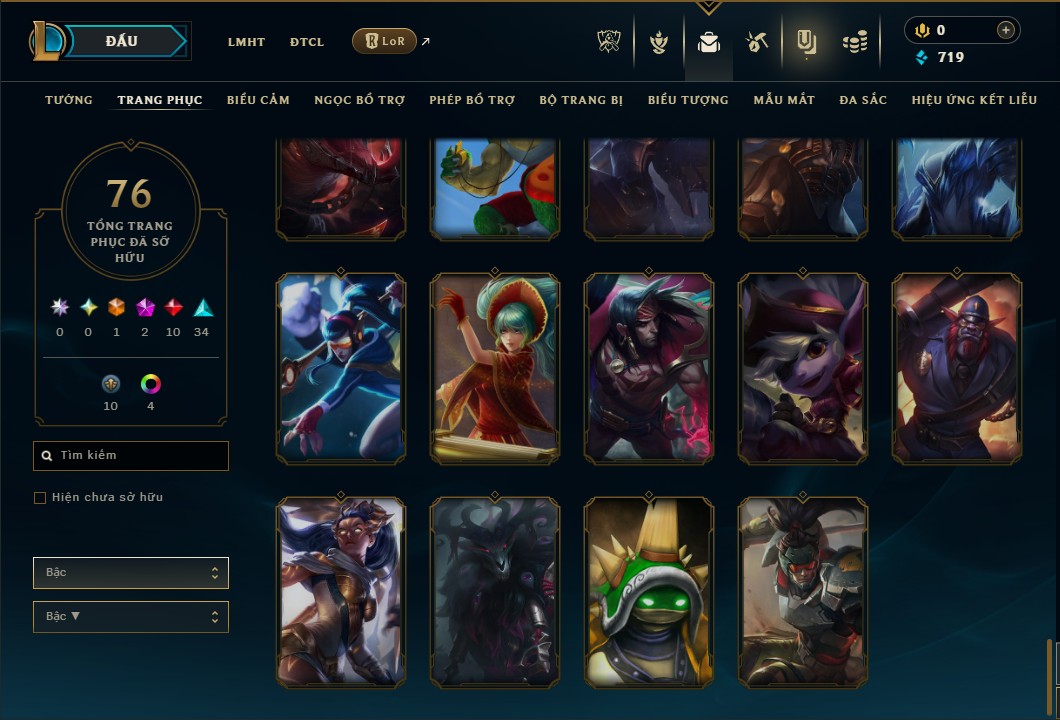Select the NGỌC BỔ TRỢ tab

click(x=360, y=100)
